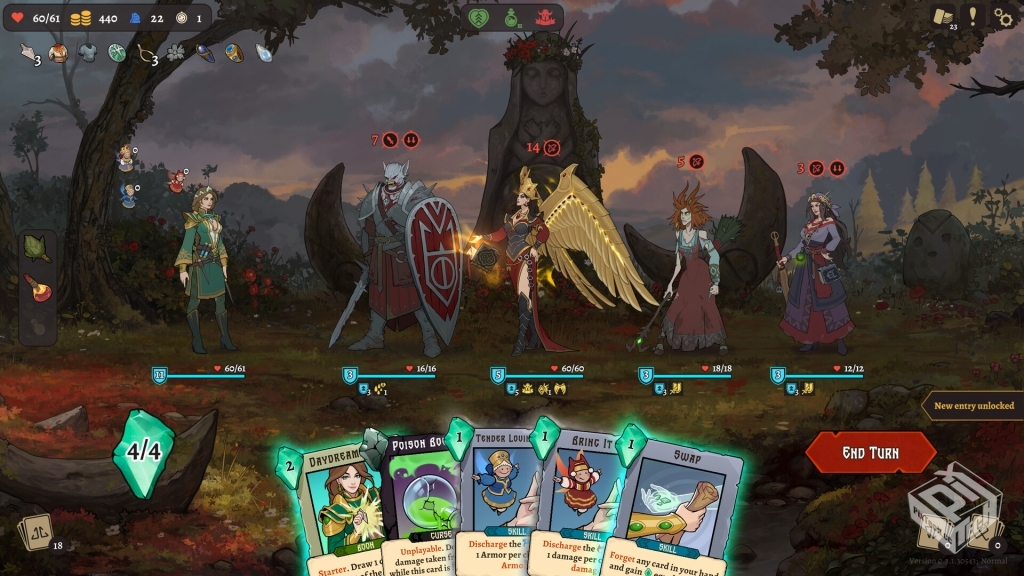Screen dimensions: 1024x576
Task: Inspect the green round shield relic
Action: point(117,53)
